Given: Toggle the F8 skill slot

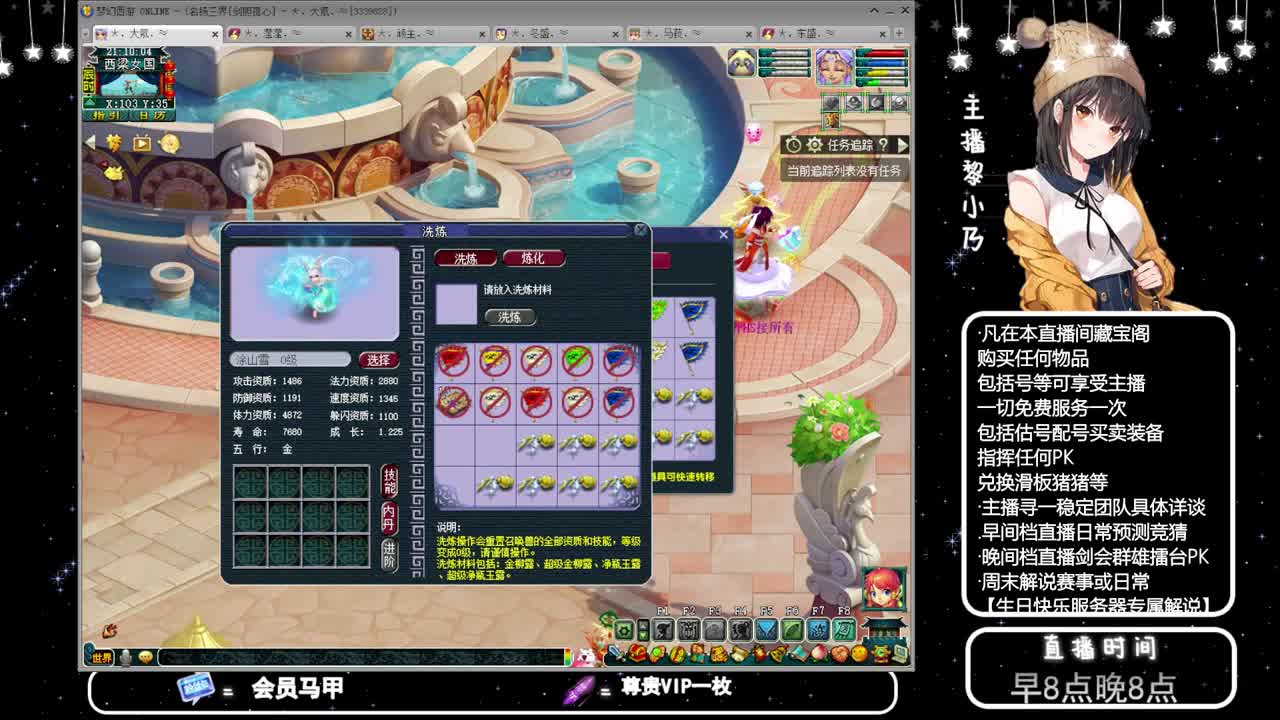Looking at the screenshot, I should 845,630.
